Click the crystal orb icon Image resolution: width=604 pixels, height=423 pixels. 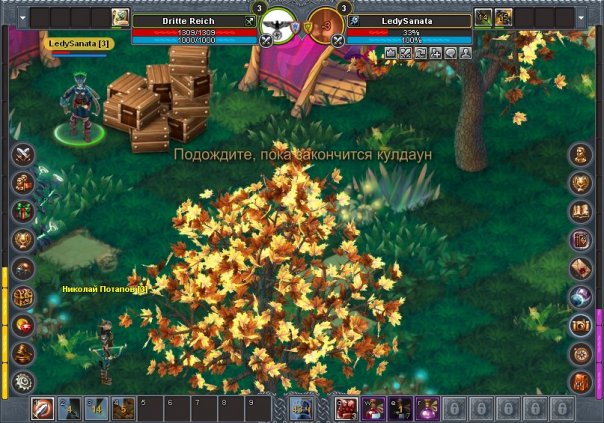581,296
